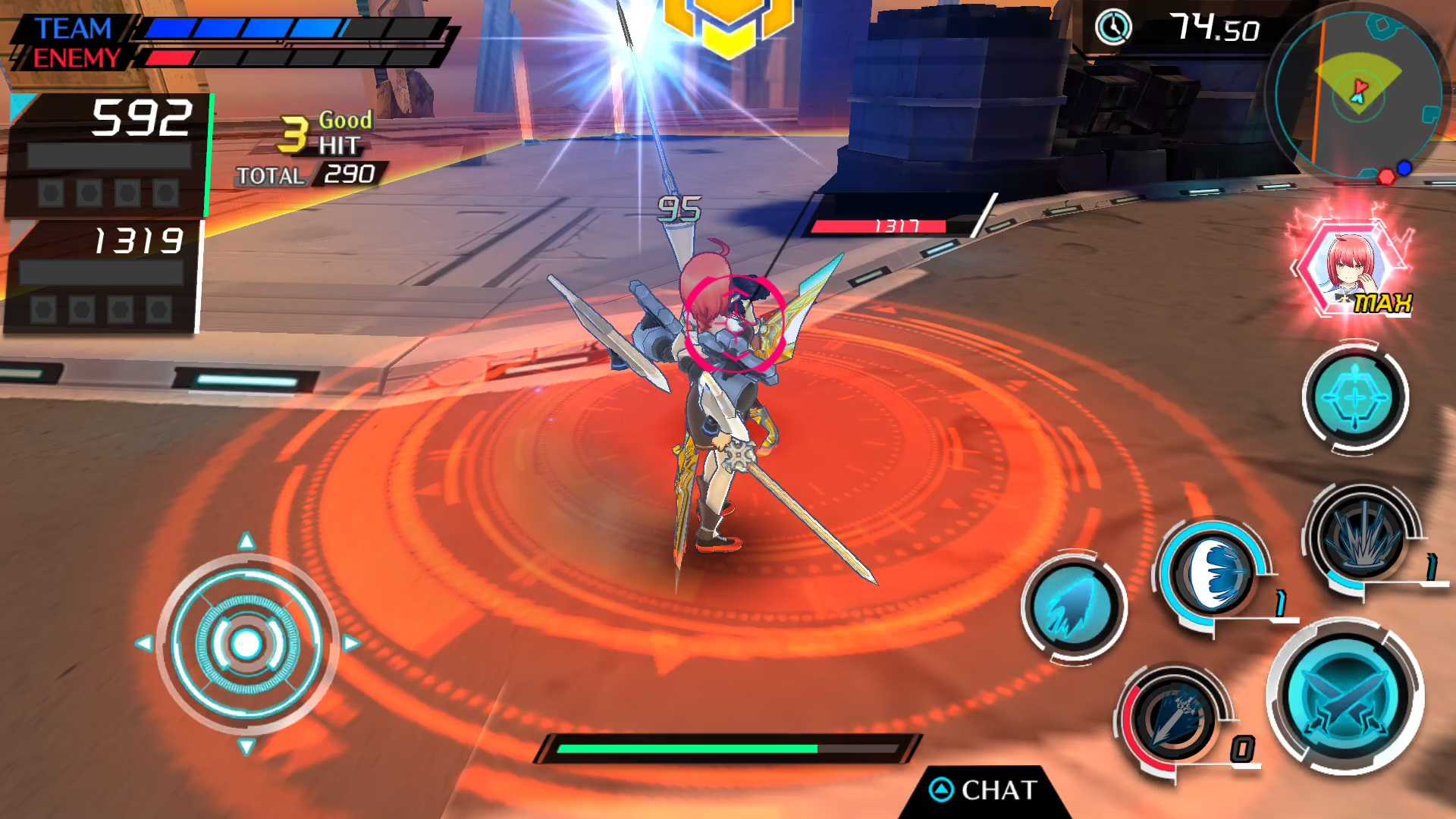Tap the virtual movement joystick center
The image size is (1456, 819).
click(x=246, y=644)
